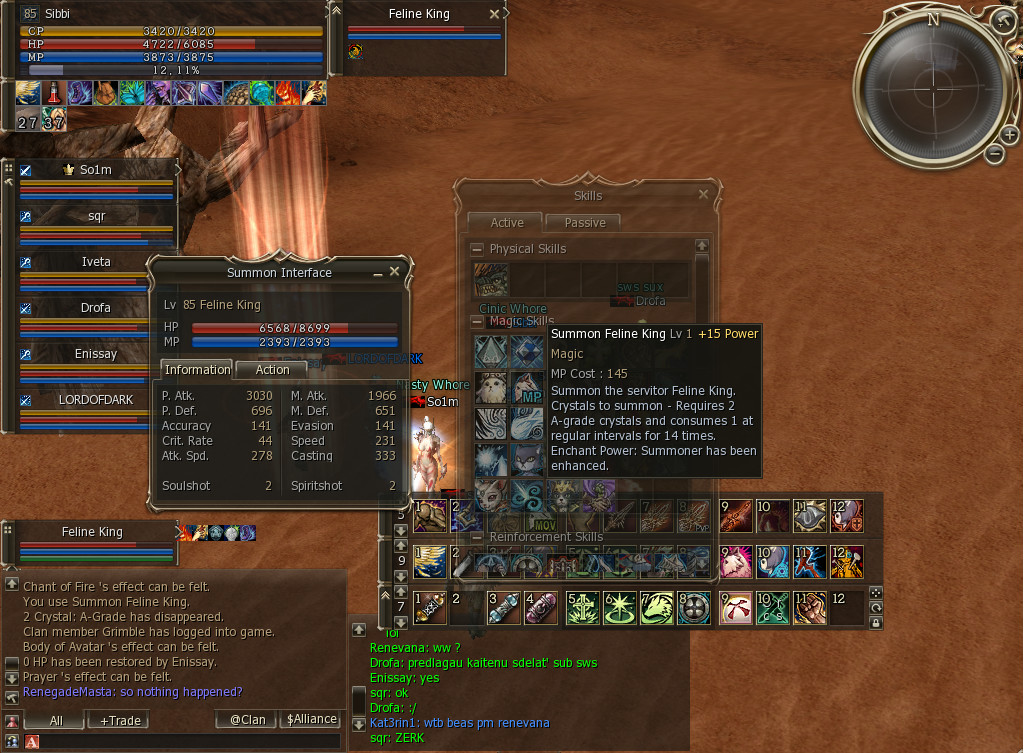Choose LORDOFDARK in the party list

tap(96, 399)
